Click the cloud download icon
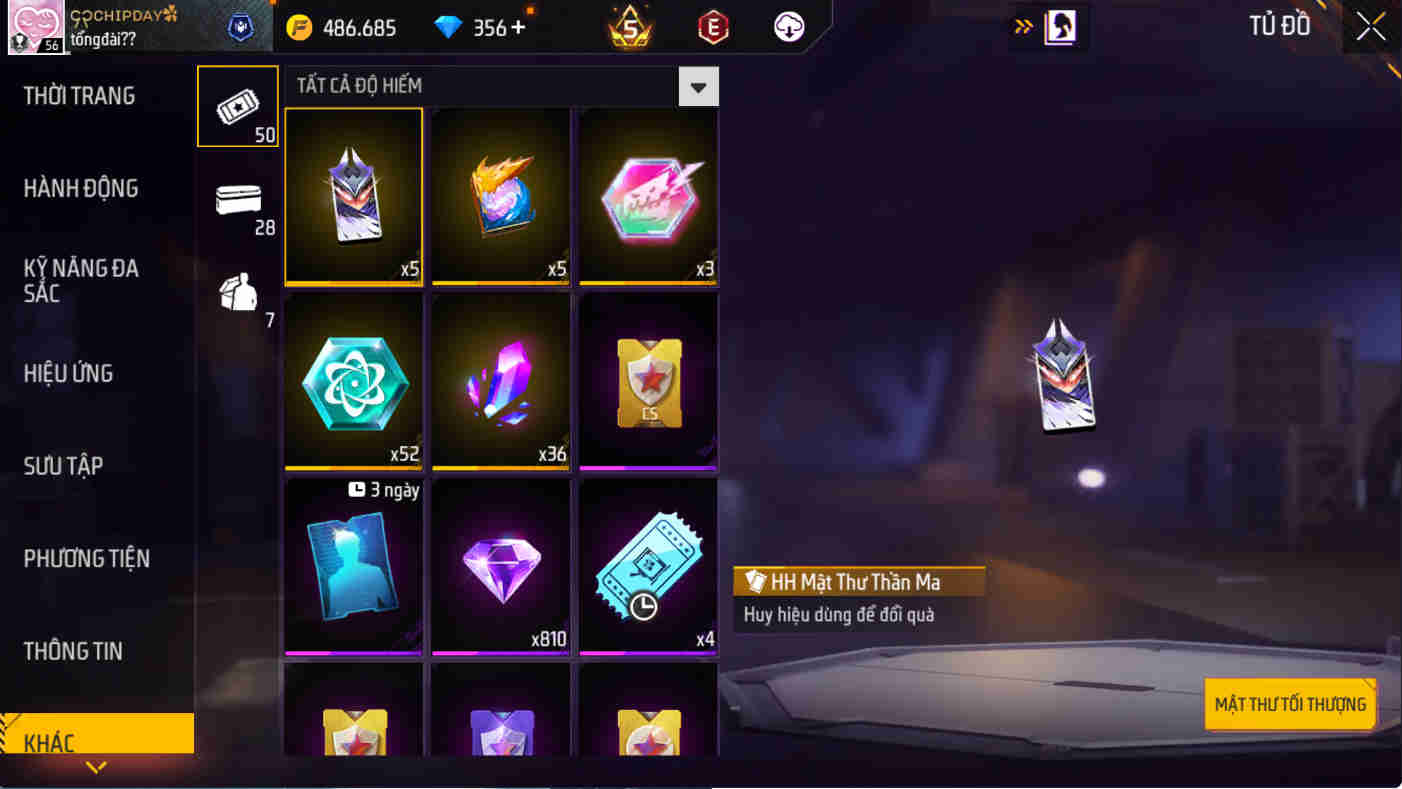The image size is (1402, 789). (x=788, y=27)
